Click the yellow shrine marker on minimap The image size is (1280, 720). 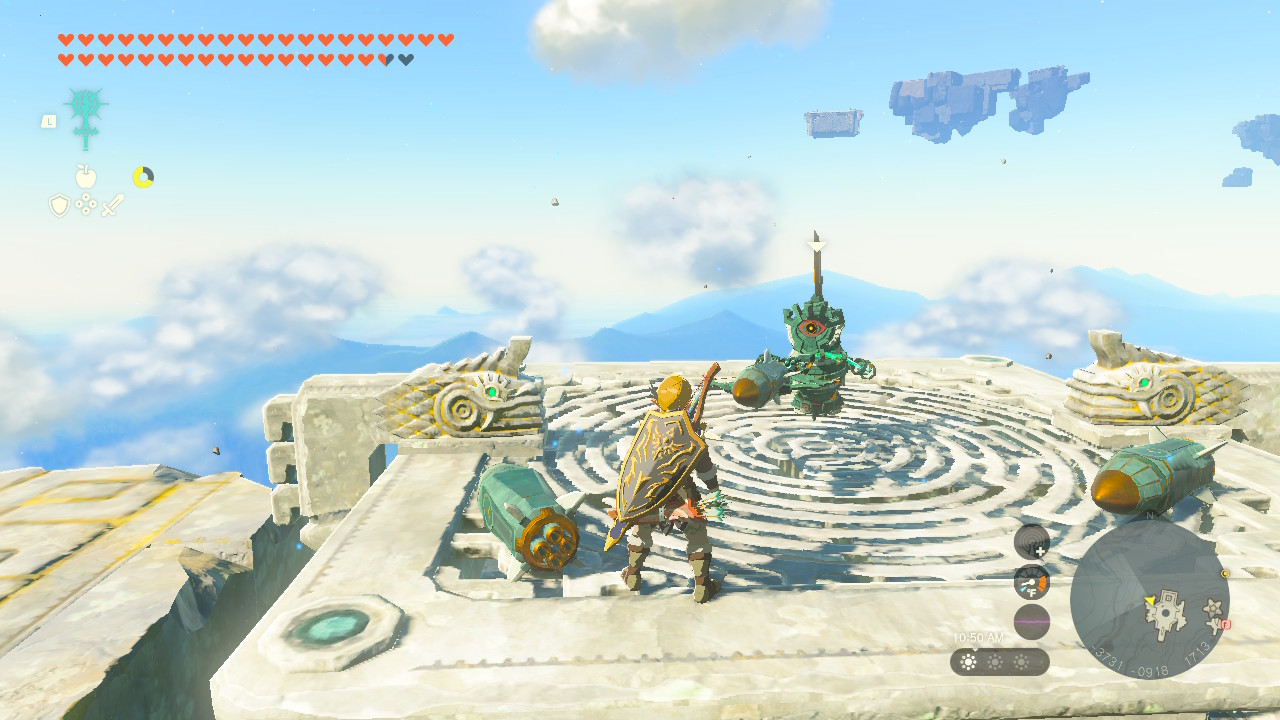1224,574
